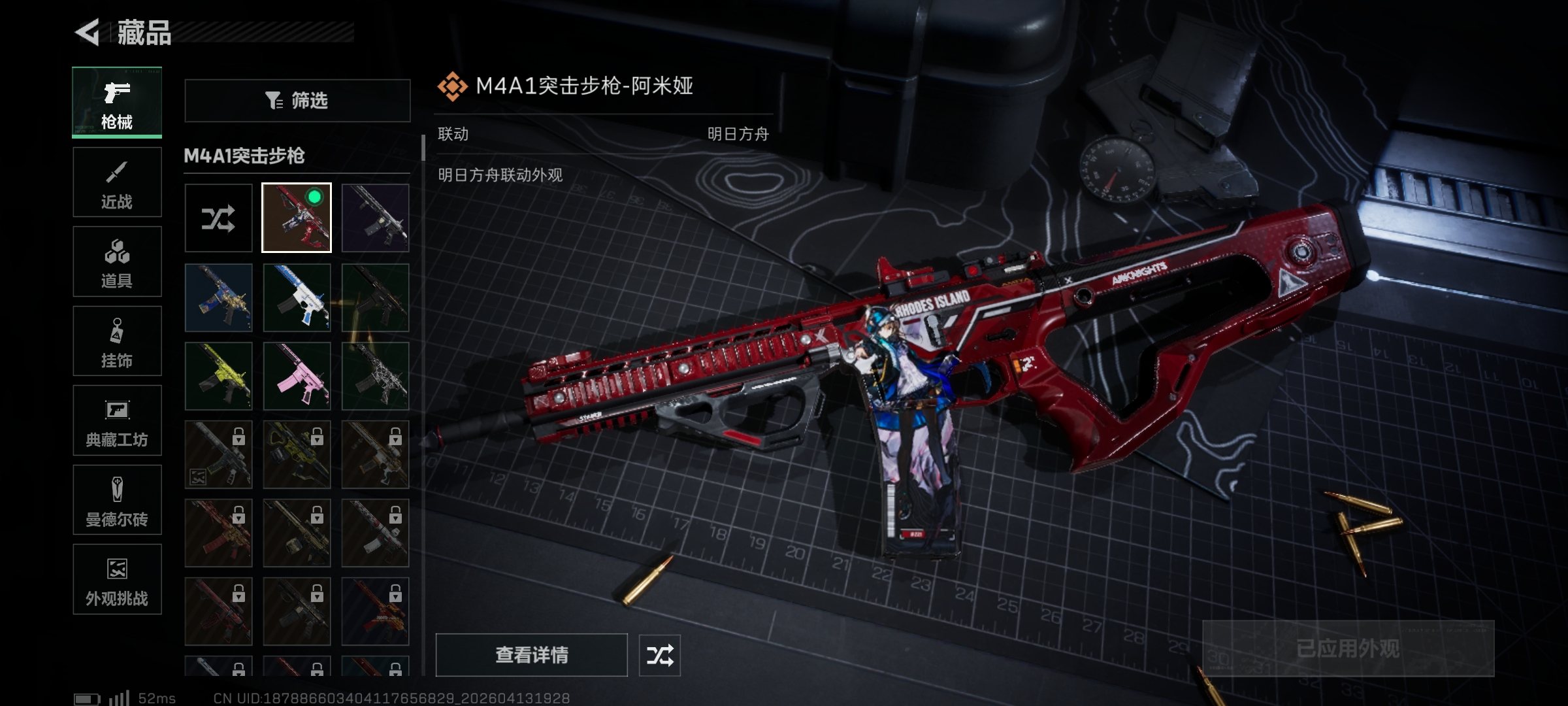Click the 已应用外观 applied skin button

(1348, 648)
